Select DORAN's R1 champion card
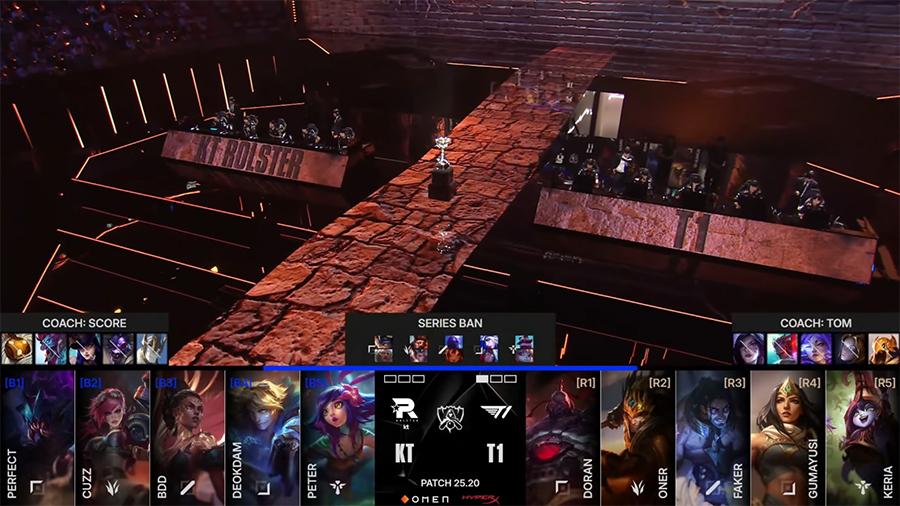900x506 pixels. [563, 437]
